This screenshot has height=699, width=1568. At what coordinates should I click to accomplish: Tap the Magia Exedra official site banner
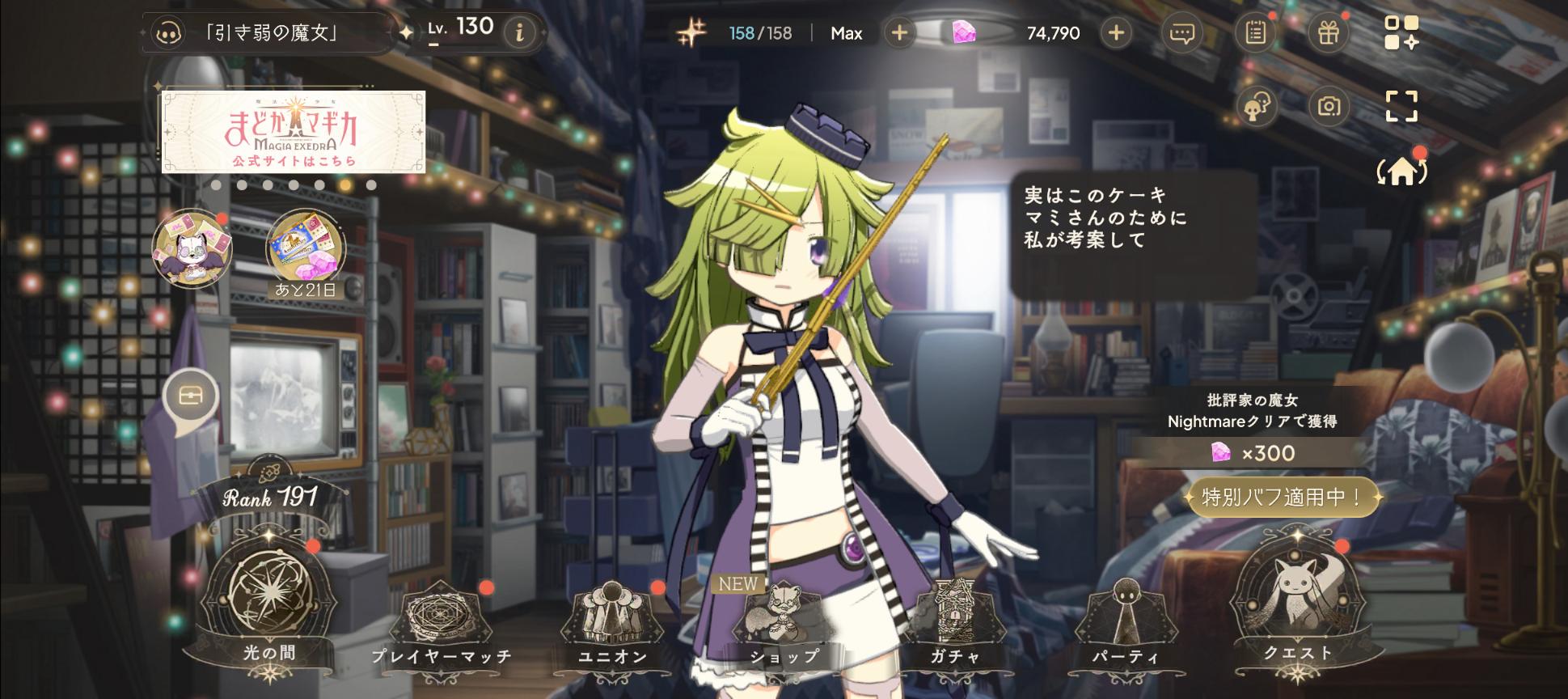(x=294, y=132)
